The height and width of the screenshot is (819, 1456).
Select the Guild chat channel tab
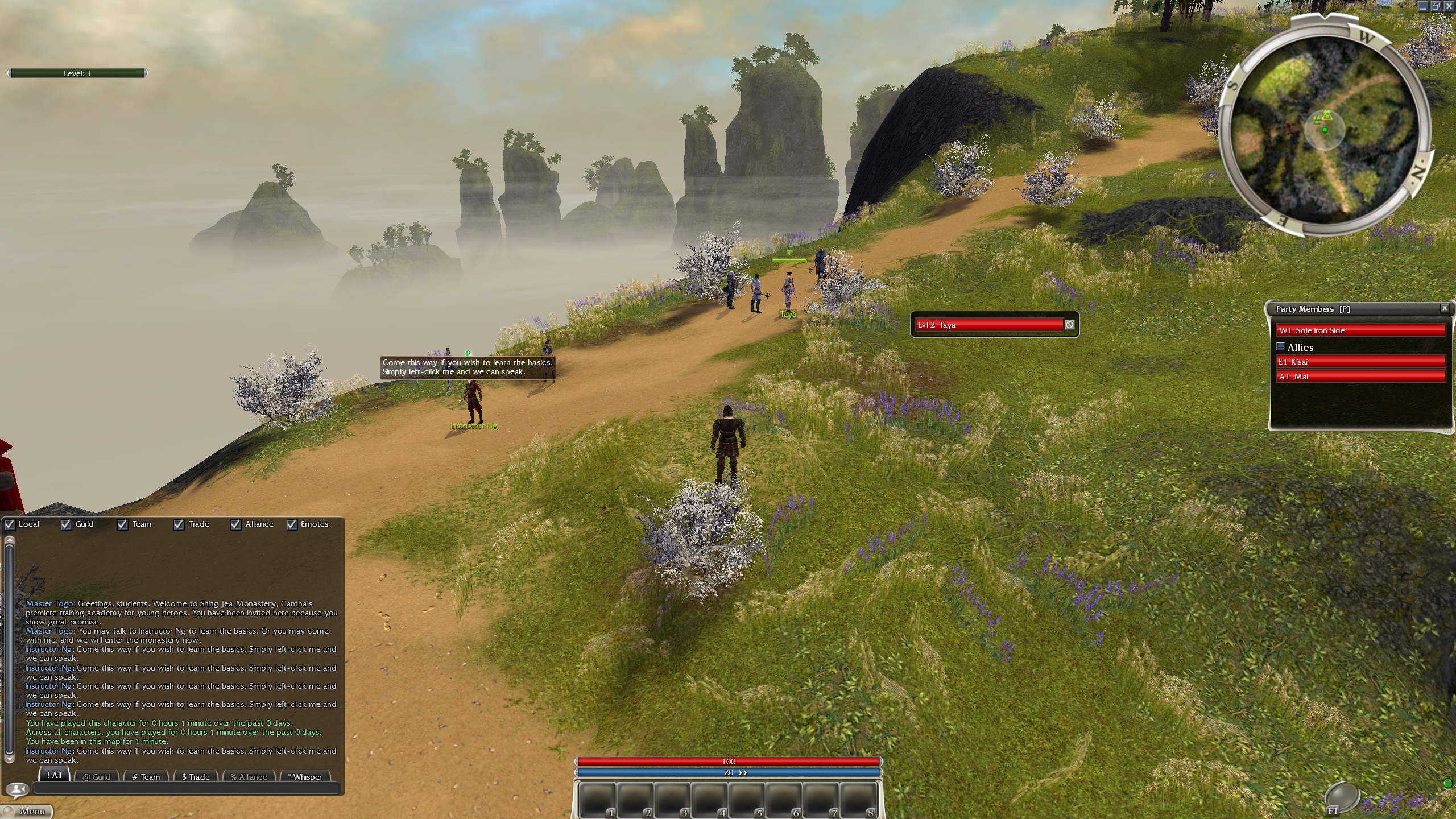tap(97, 777)
